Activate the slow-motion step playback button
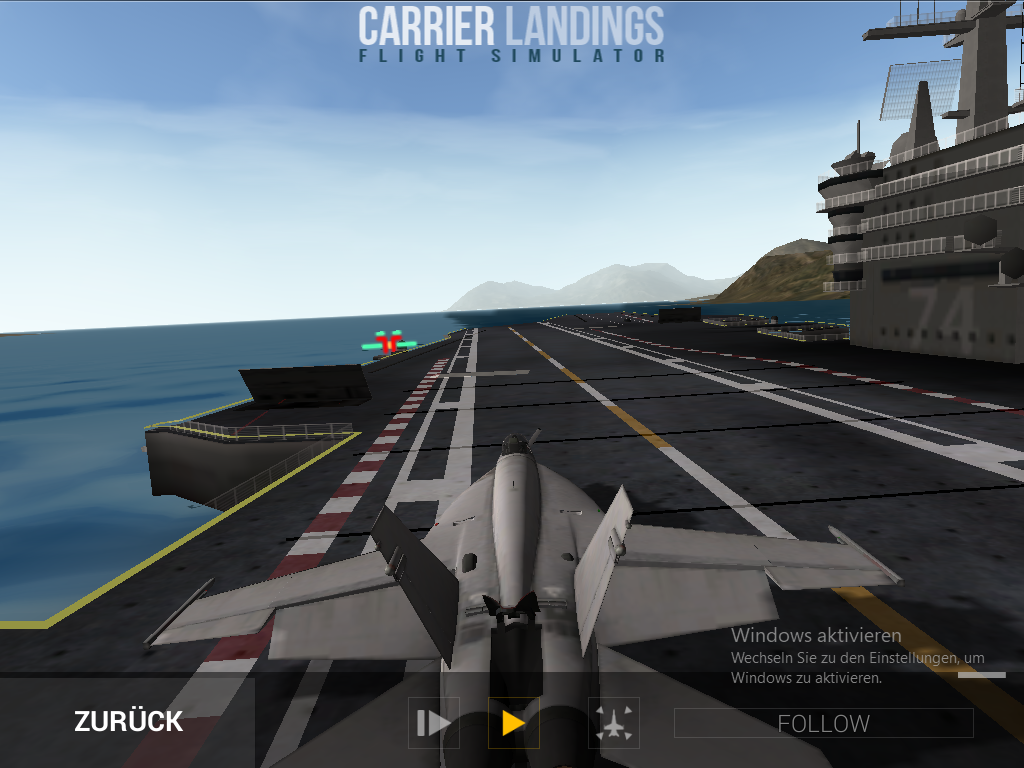This screenshot has height=768, width=1024. pyautogui.click(x=434, y=723)
